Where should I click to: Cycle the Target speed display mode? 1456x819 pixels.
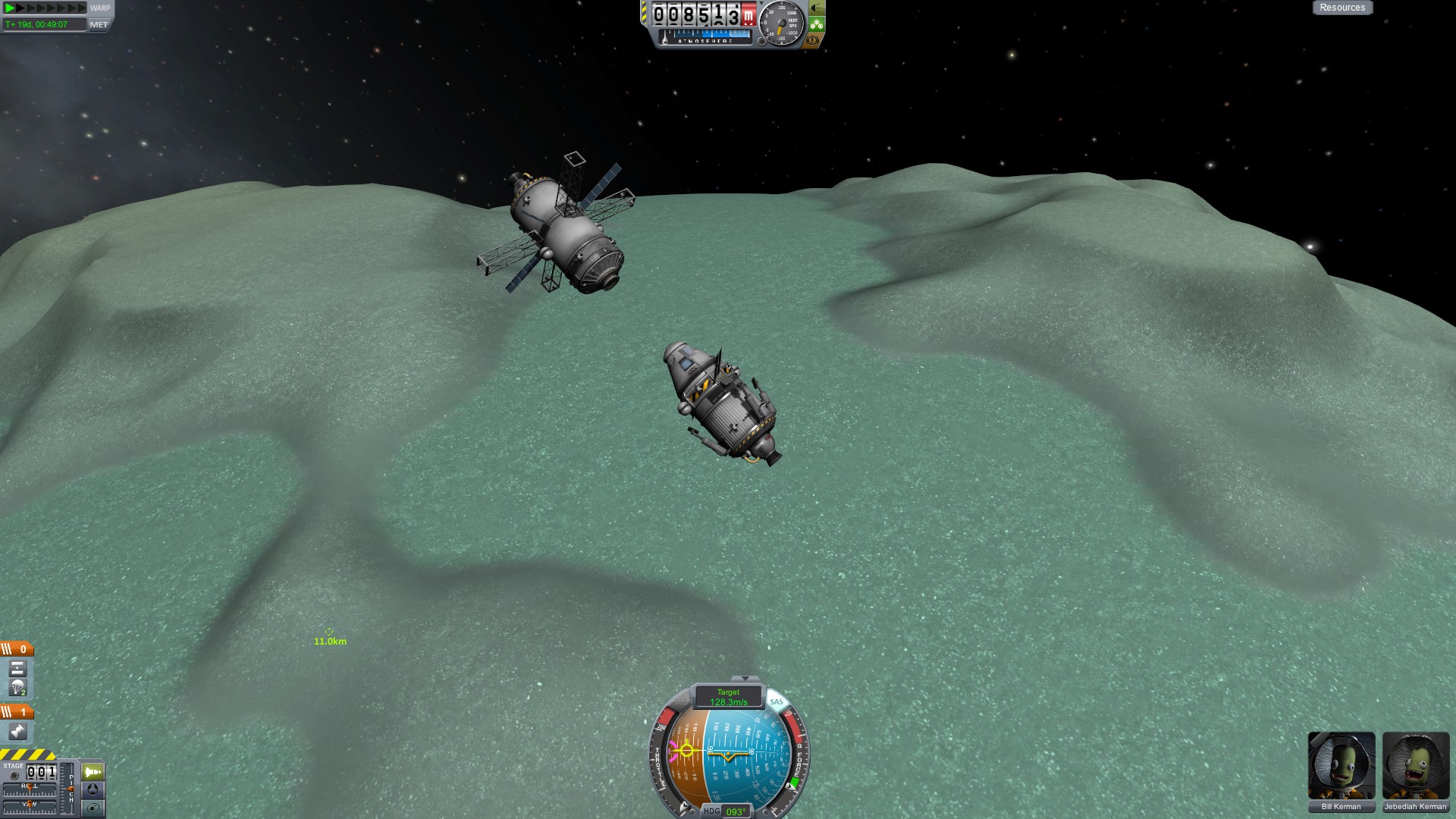pos(728,697)
